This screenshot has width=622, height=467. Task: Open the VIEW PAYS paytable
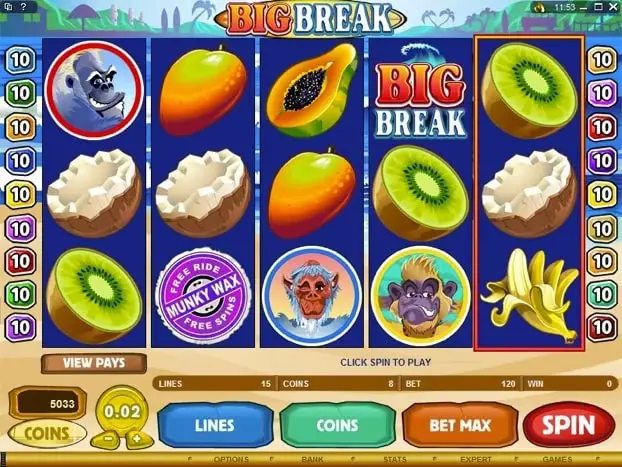(x=94, y=363)
